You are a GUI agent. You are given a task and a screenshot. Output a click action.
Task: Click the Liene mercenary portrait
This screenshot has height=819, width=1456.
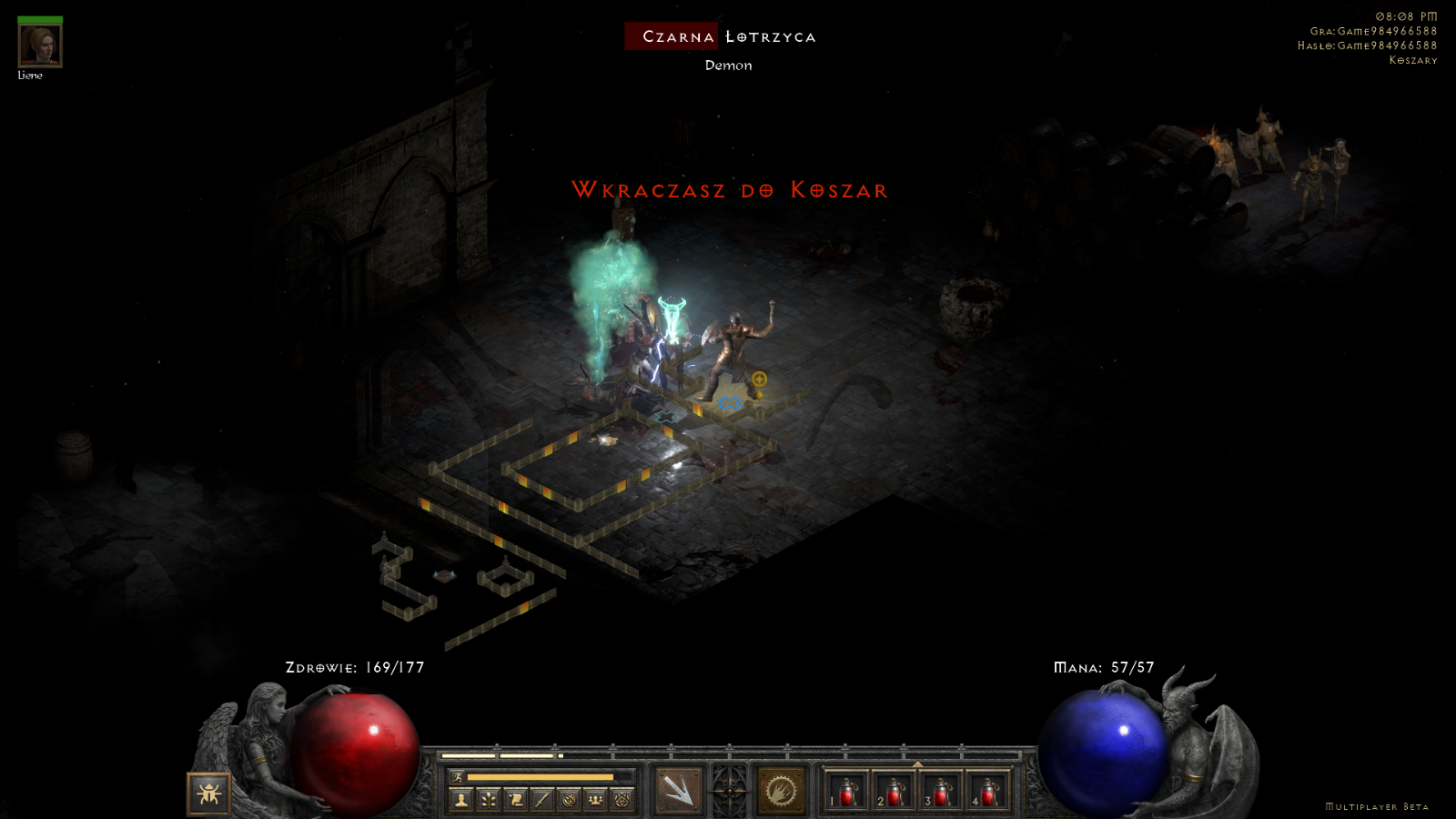[40, 45]
